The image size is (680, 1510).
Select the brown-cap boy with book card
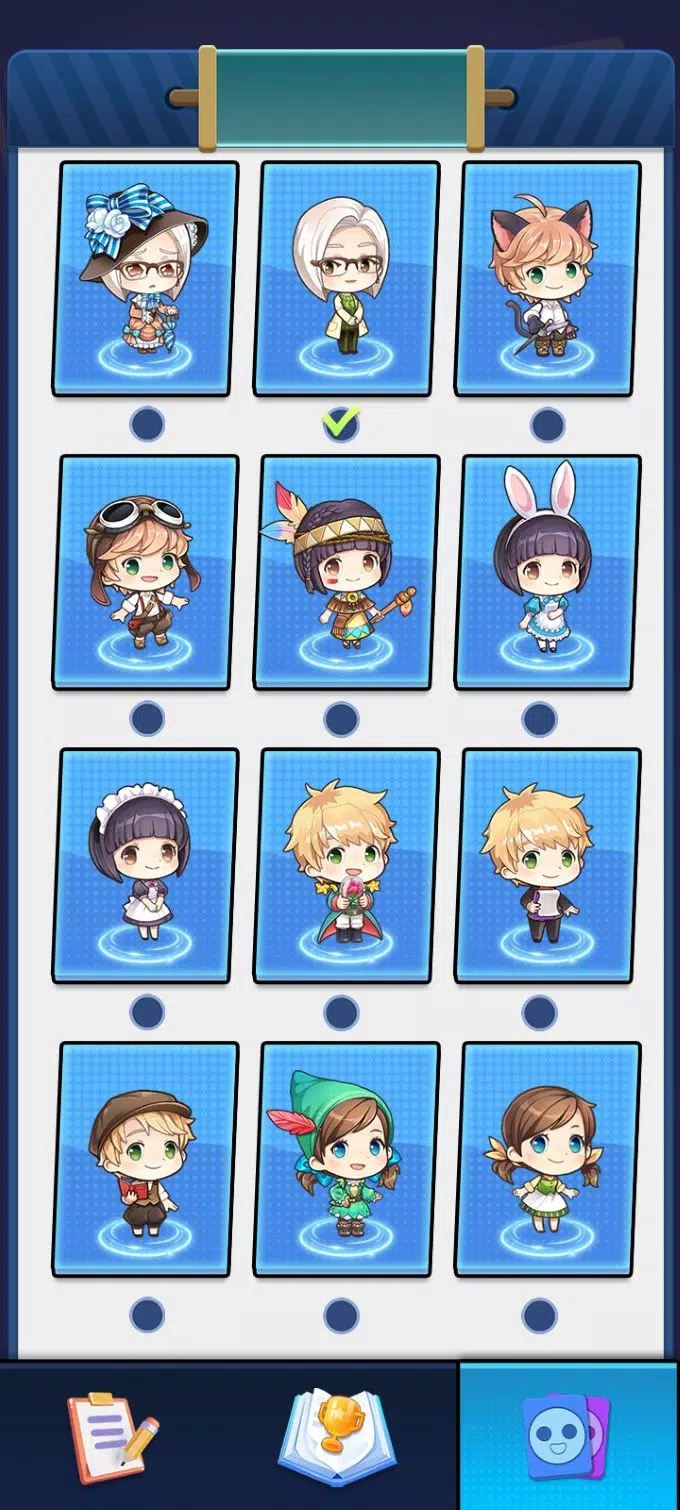pyautogui.click(x=146, y=1160)
